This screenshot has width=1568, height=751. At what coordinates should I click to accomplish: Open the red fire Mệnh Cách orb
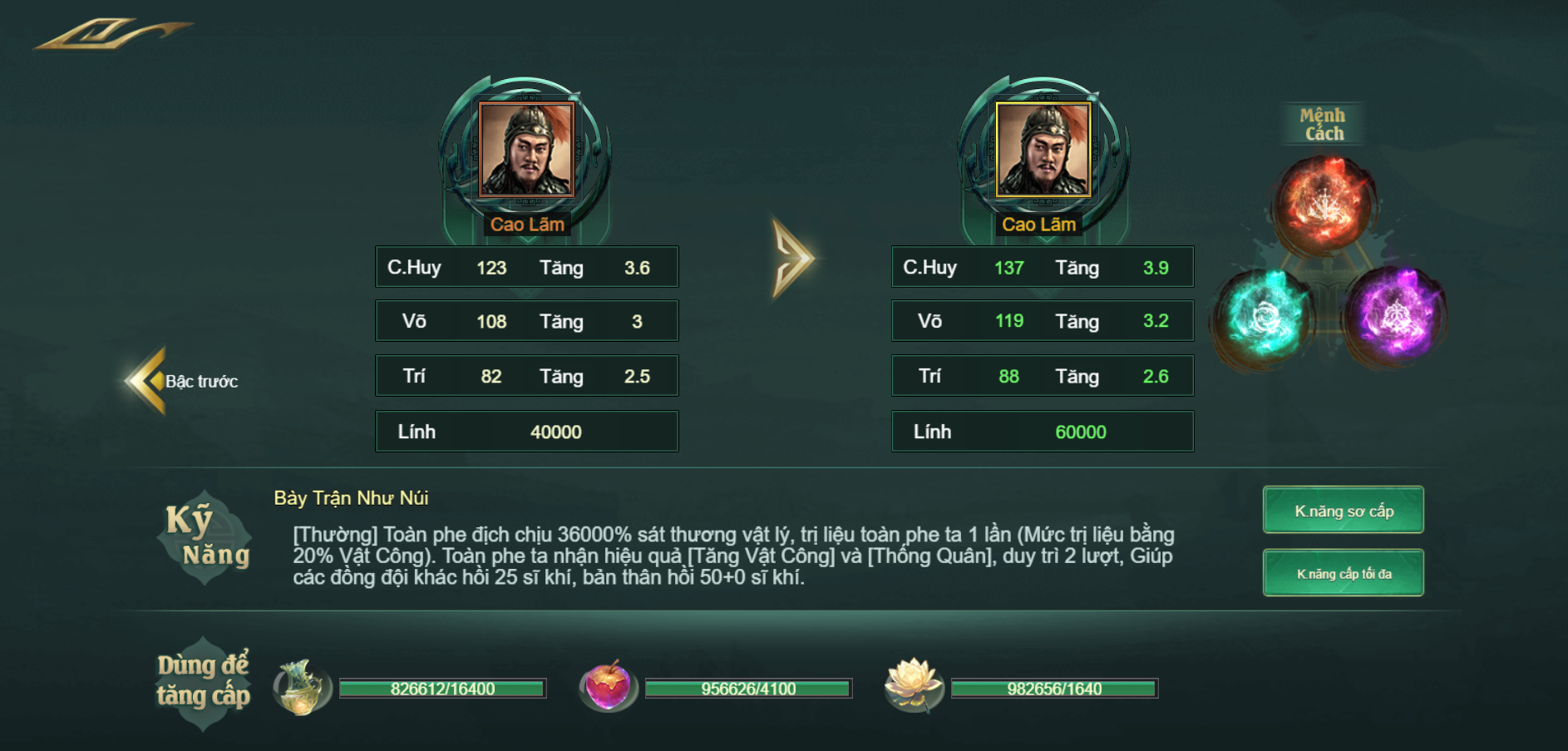(x=1323, y=204)
